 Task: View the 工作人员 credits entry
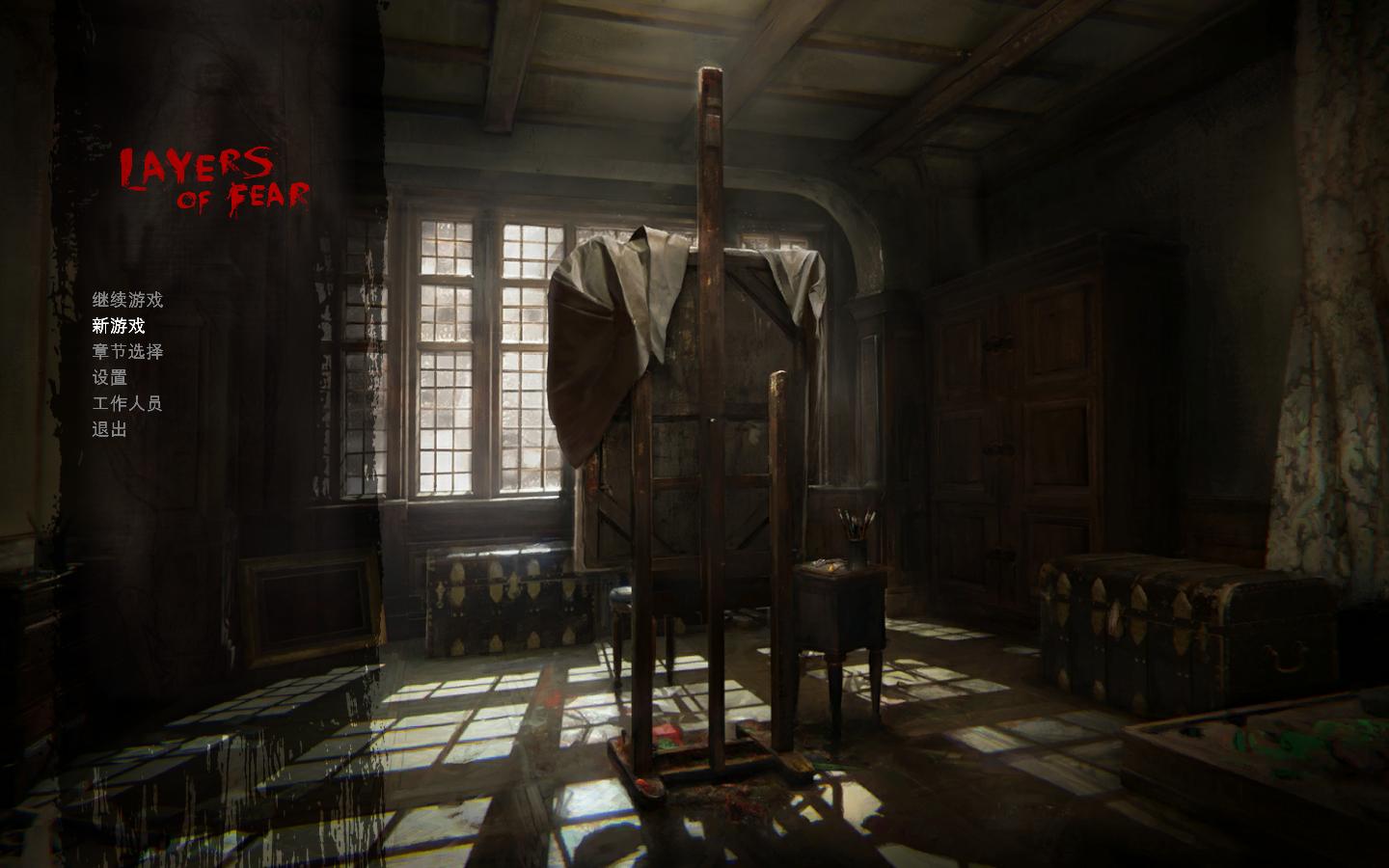click(x=127, y=405)
